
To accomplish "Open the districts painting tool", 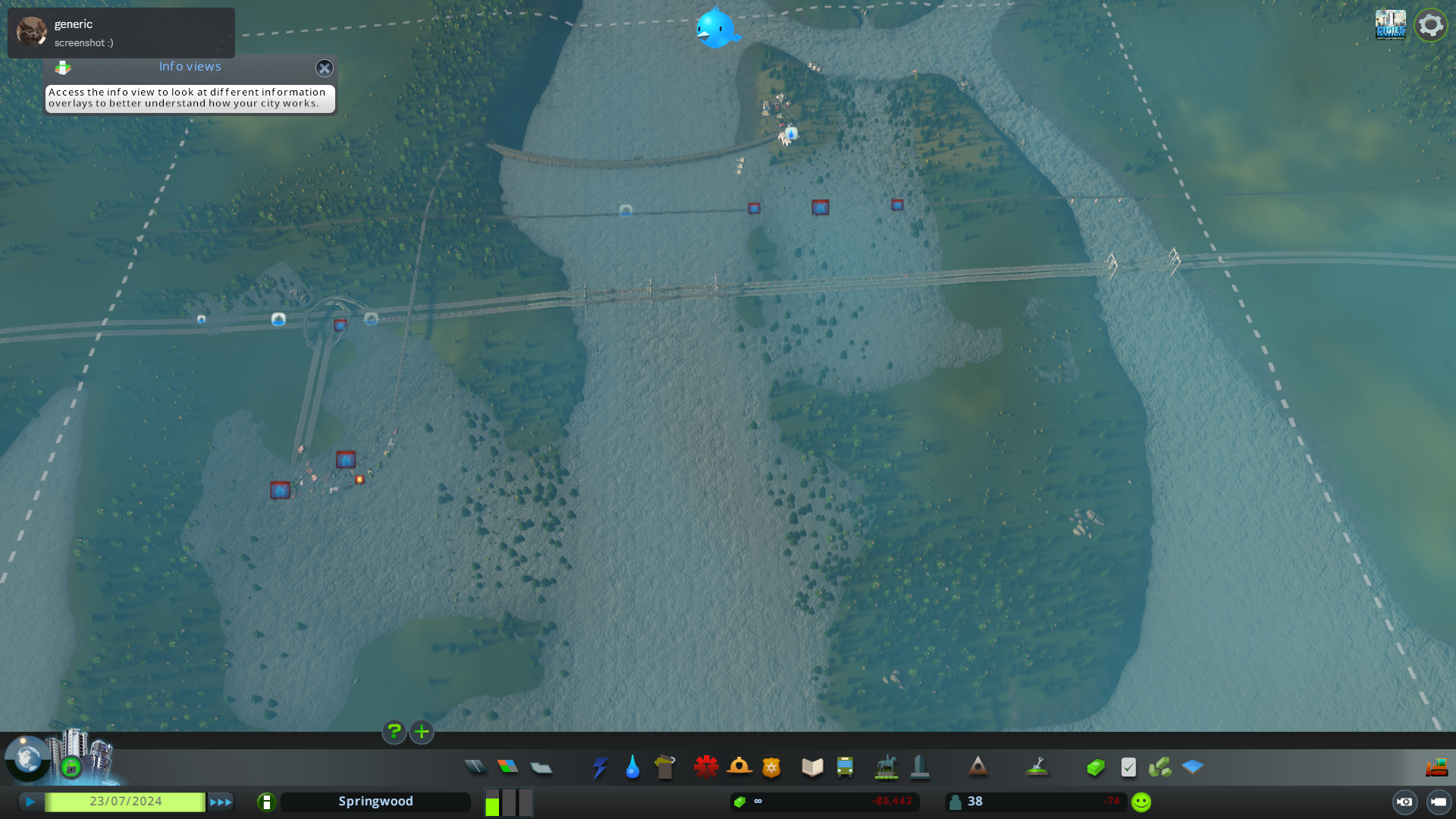I will [x=541, y=767].
